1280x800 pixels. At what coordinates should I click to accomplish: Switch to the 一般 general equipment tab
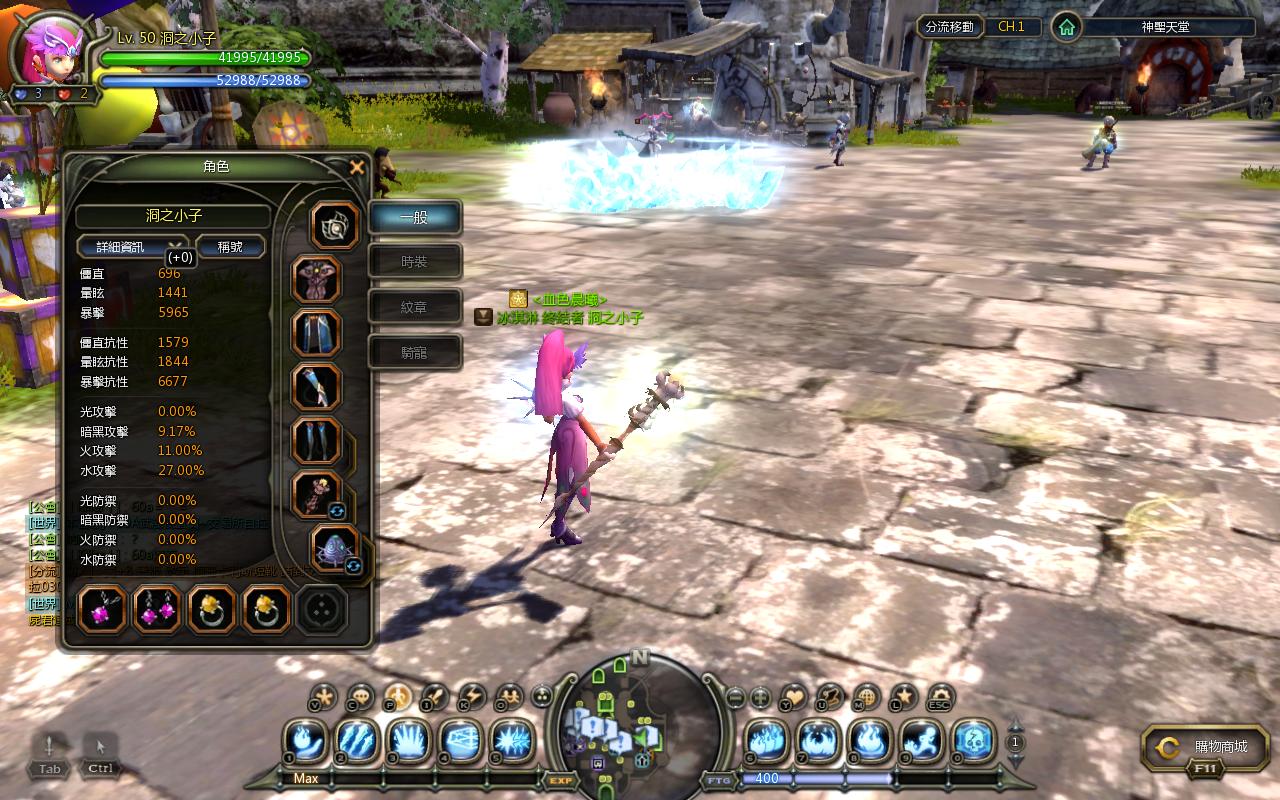415,217
